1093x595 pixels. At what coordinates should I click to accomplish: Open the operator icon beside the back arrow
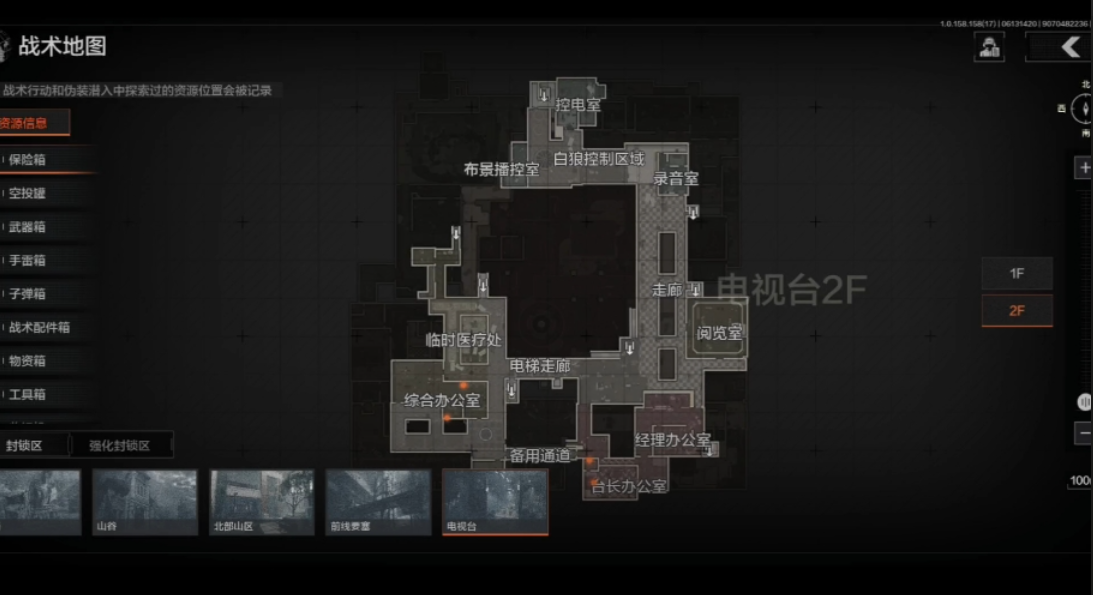[x=990, y=47]
